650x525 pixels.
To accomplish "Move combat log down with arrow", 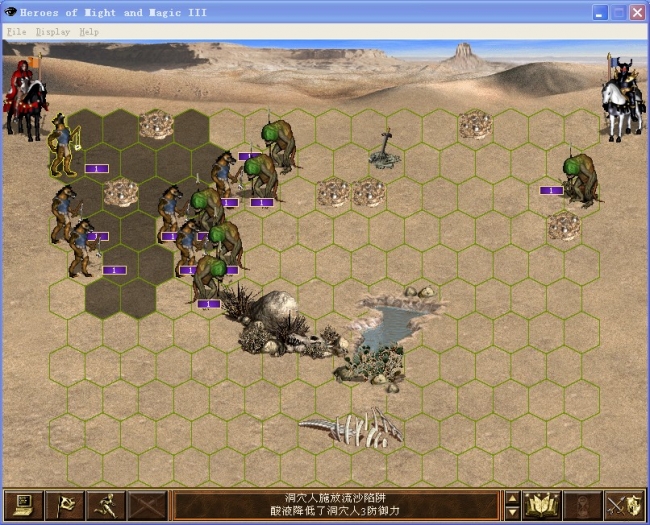I will coord(513,512).
